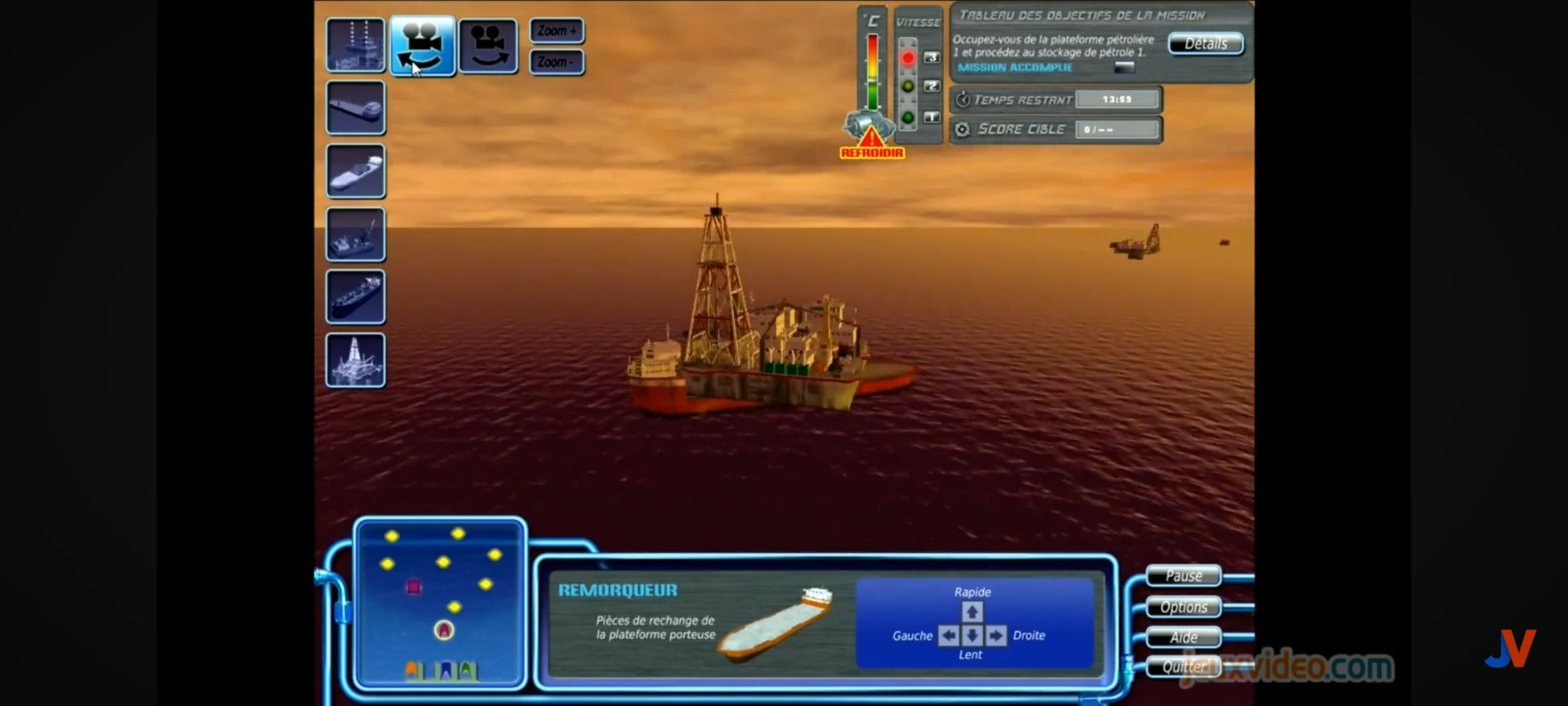1568x706 pixels.
Task: Select the highlighted rotate-left camera button
Action: tap(422, 46)
